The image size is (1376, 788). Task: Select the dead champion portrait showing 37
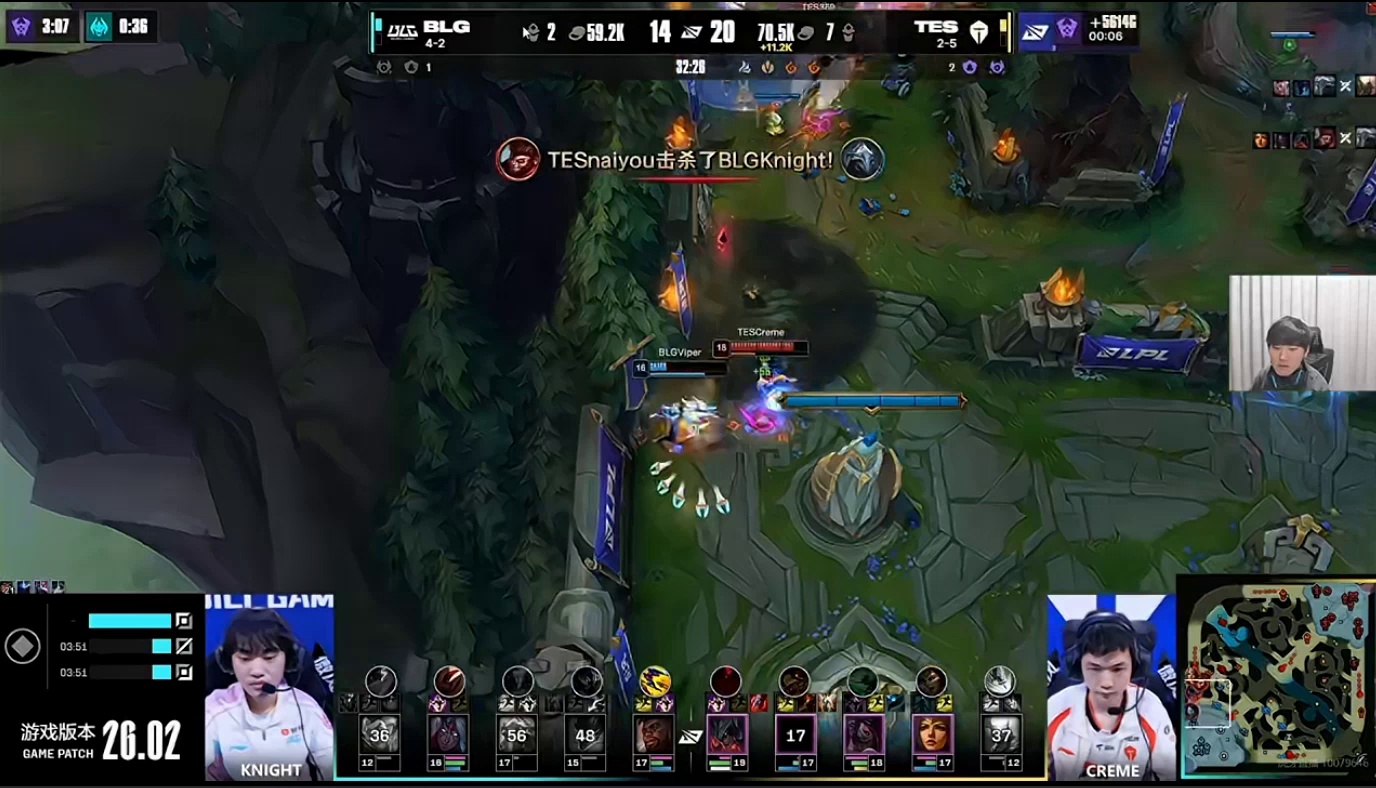click(x=999, y=735)
